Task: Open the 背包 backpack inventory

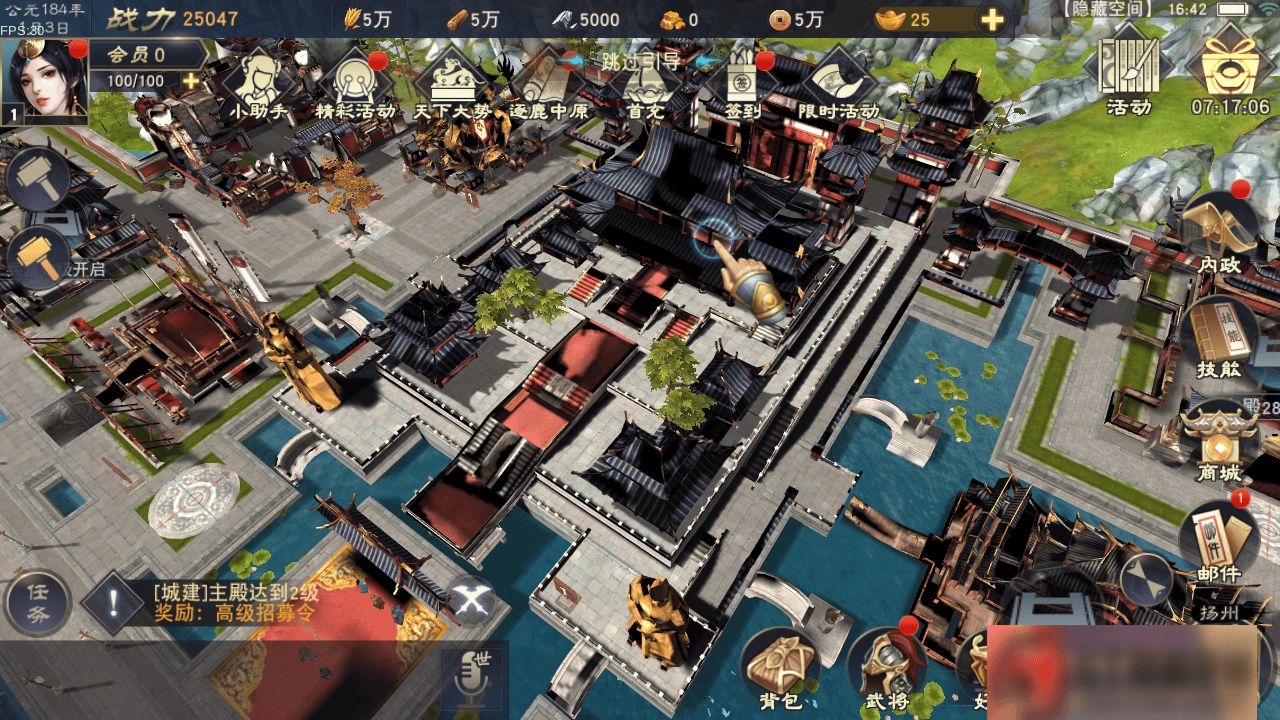Action: point(778,667)
